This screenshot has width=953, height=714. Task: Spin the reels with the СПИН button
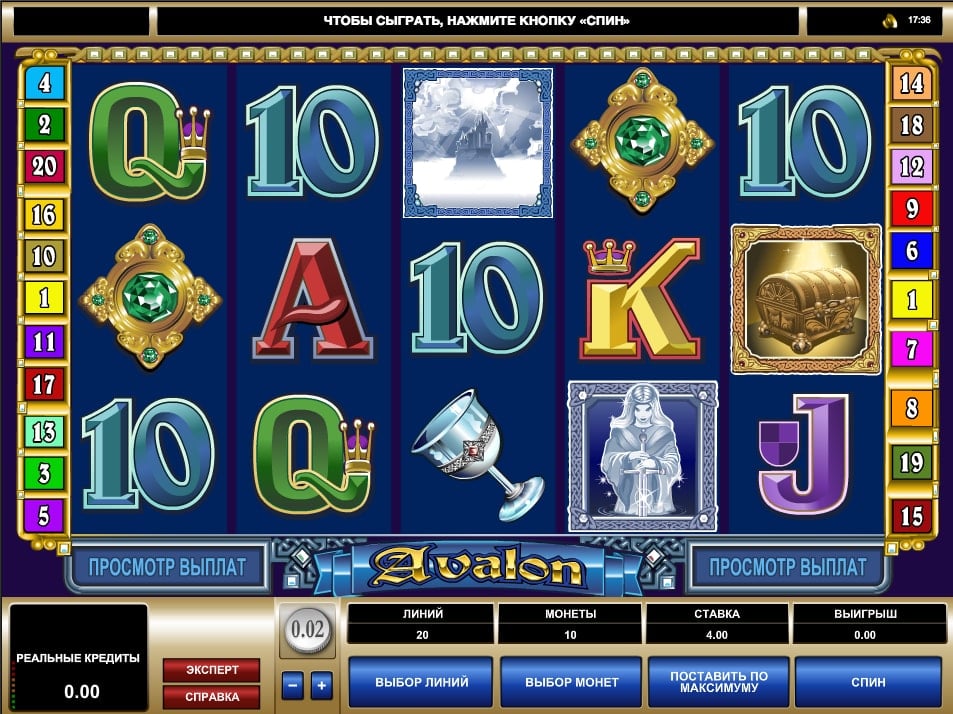(x=868, y=682)
